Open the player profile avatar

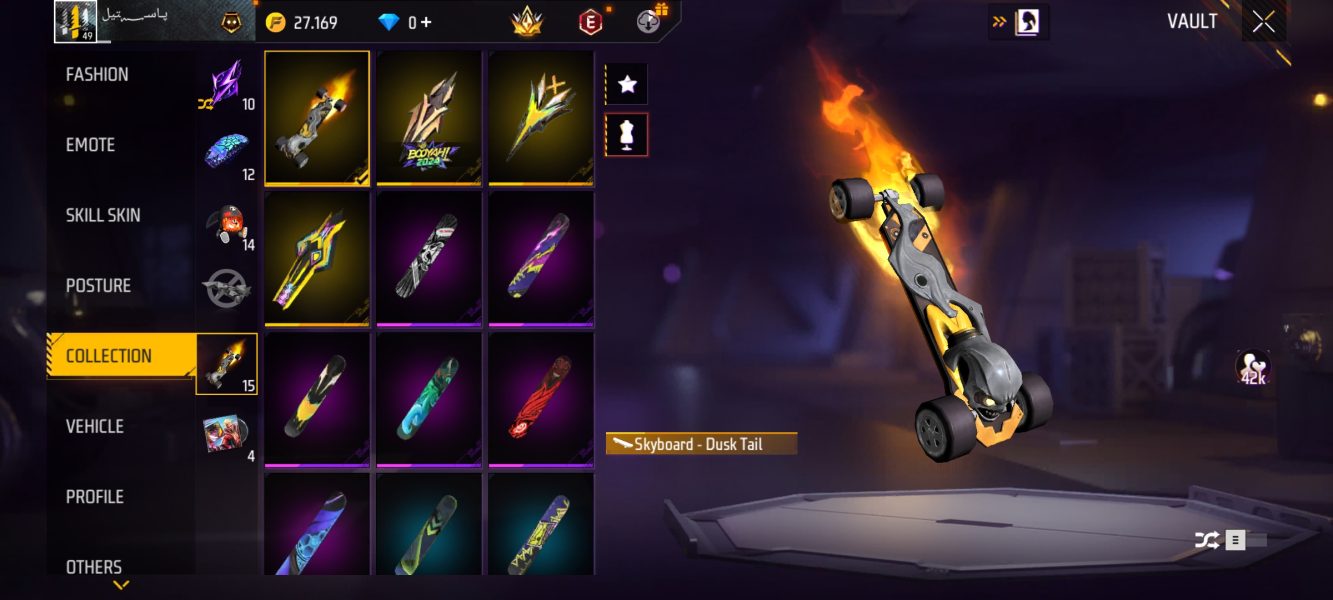[75, 22]
